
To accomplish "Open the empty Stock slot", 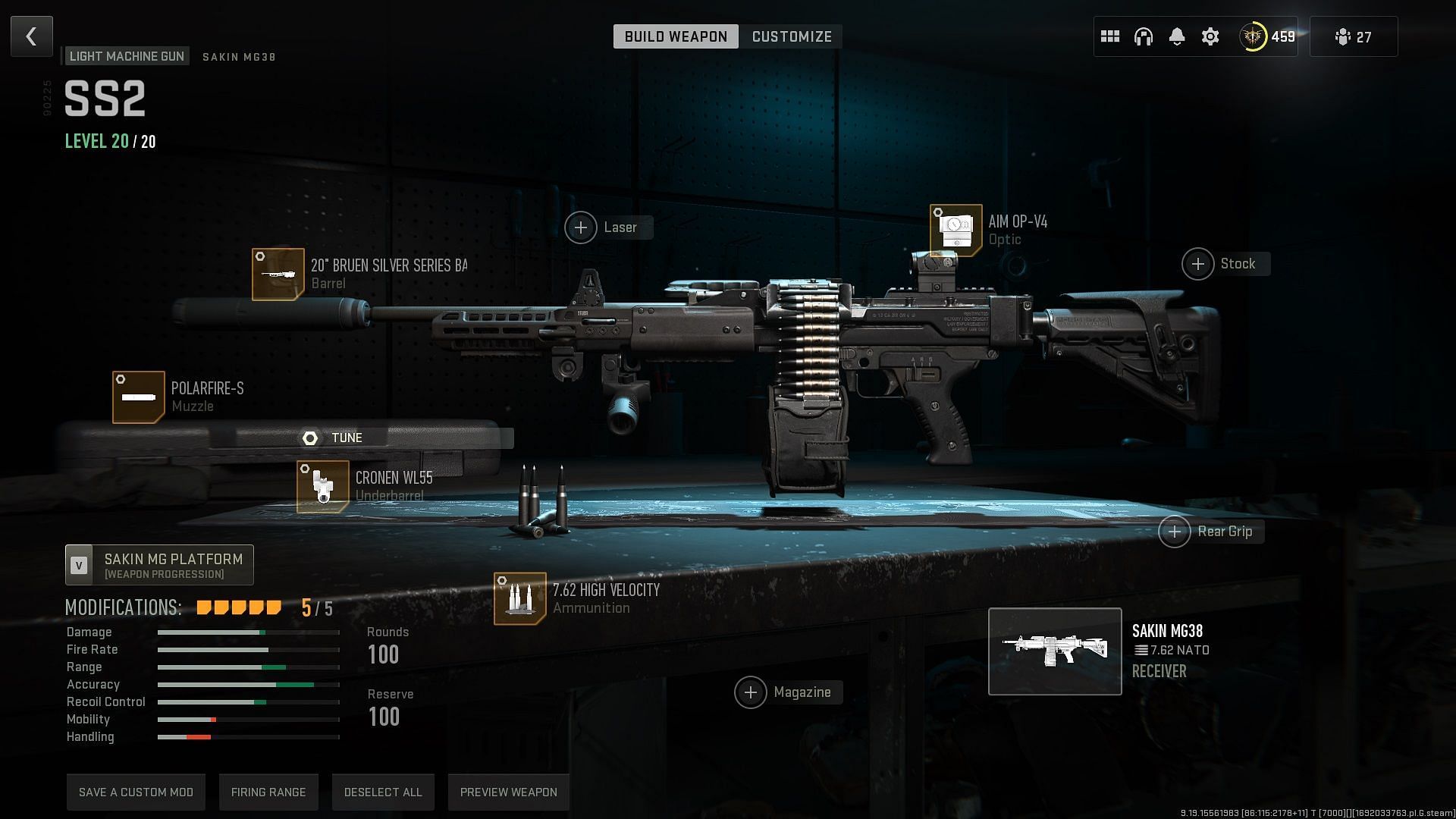I will pos(1198,264).
